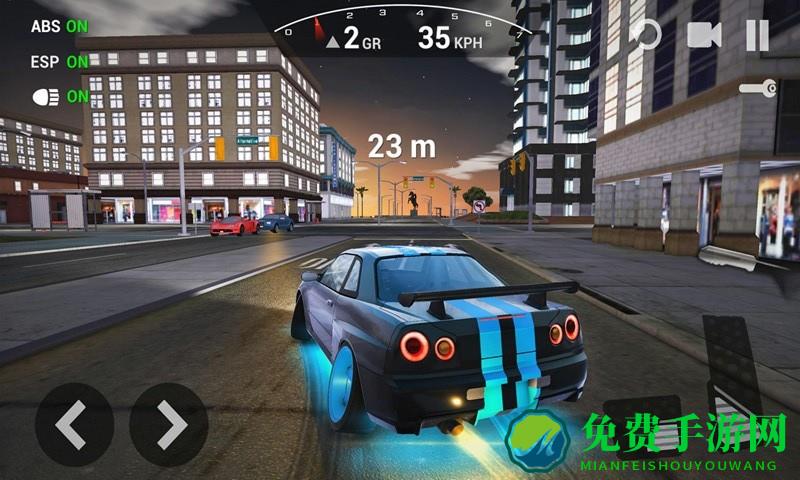Change the camera view
The width and height of the screenshot is (800, 480).
pyautogui.click(x=704, y=35)
